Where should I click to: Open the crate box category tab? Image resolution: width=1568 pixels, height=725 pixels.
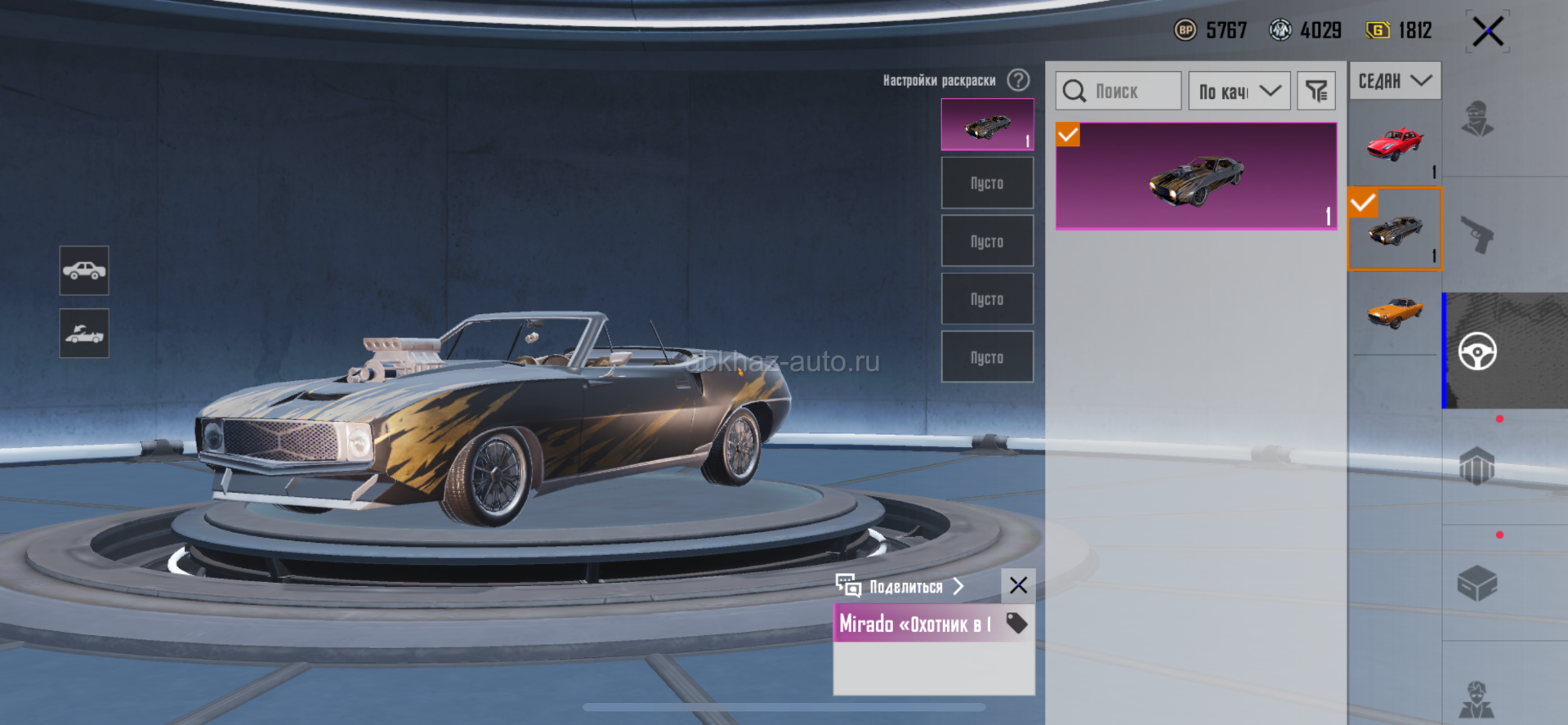click(x=1477, y=583)
